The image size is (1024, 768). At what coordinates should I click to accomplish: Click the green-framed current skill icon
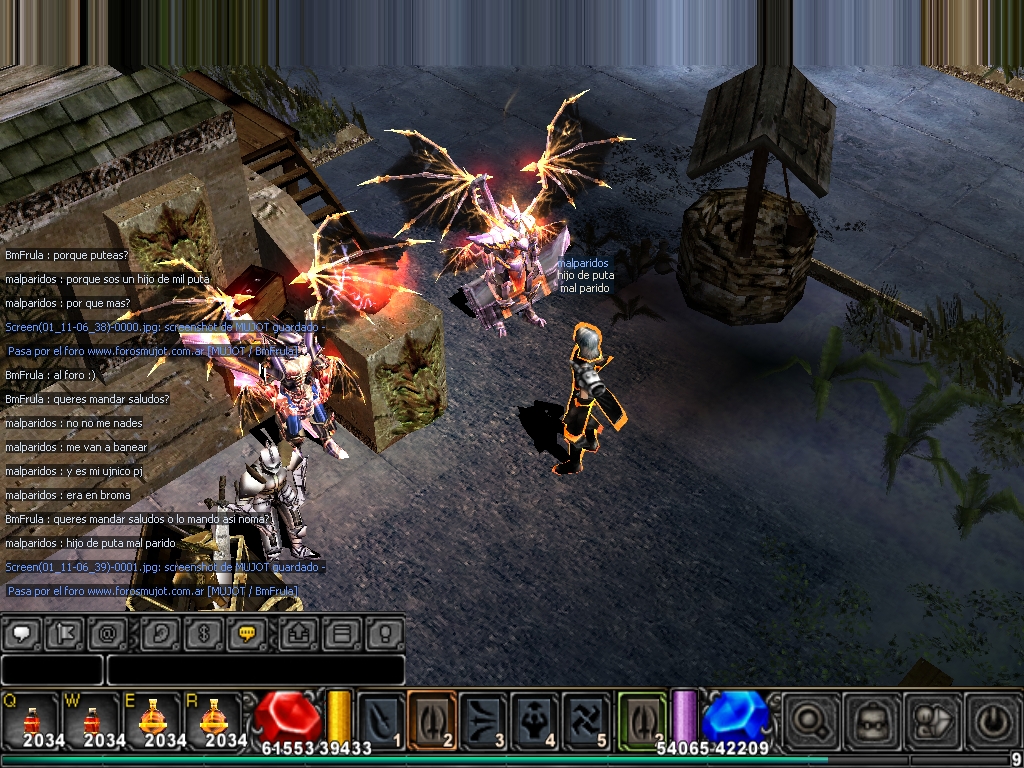[x=642, y=719]
